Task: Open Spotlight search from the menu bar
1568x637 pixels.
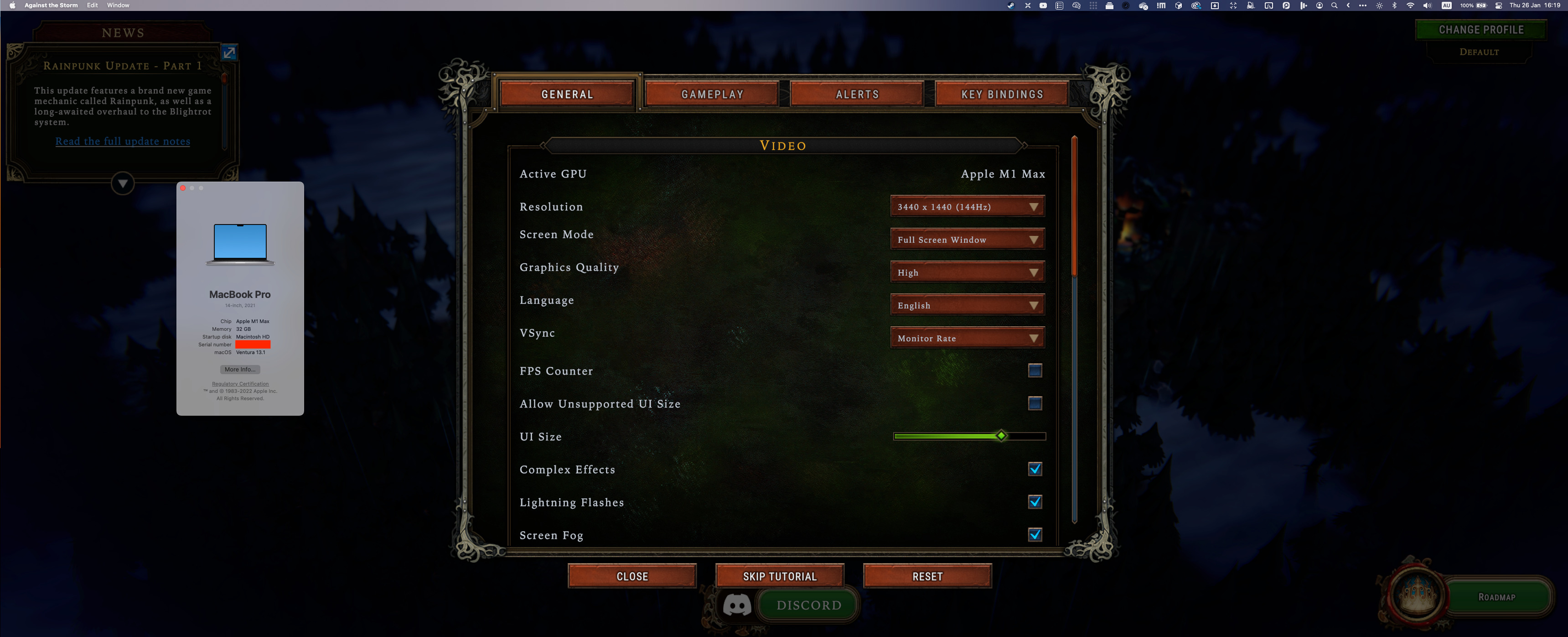Action: coord(1334,5)
